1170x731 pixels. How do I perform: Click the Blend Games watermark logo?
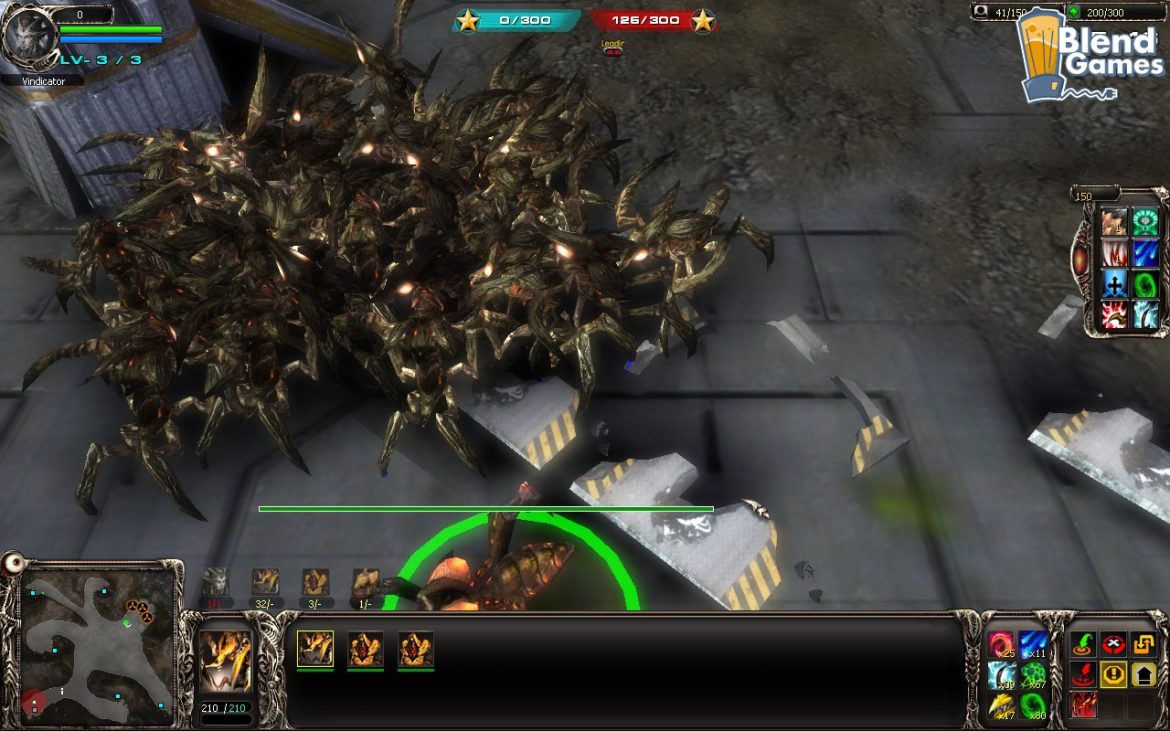pos(1090,55)
